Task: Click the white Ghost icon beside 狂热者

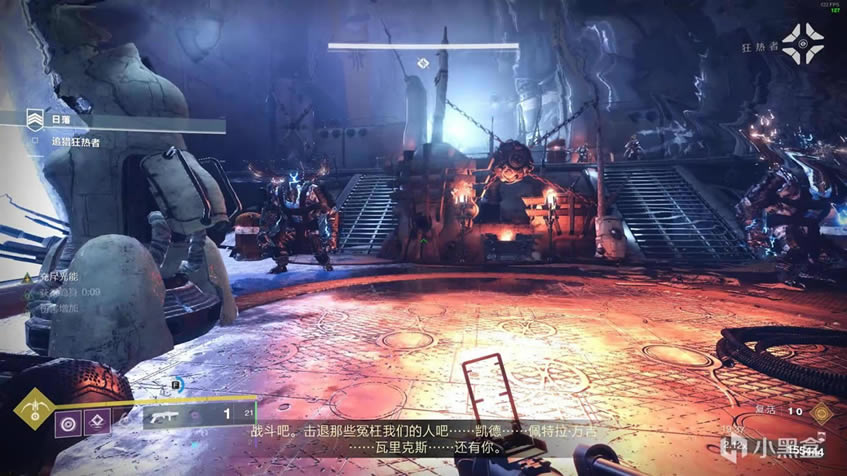Action: (x=802, y=43)
